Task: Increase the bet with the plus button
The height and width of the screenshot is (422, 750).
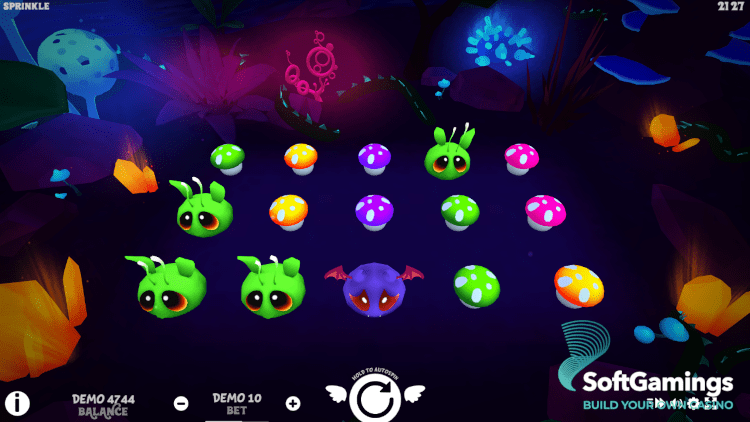Action: [x=293, y=404]
